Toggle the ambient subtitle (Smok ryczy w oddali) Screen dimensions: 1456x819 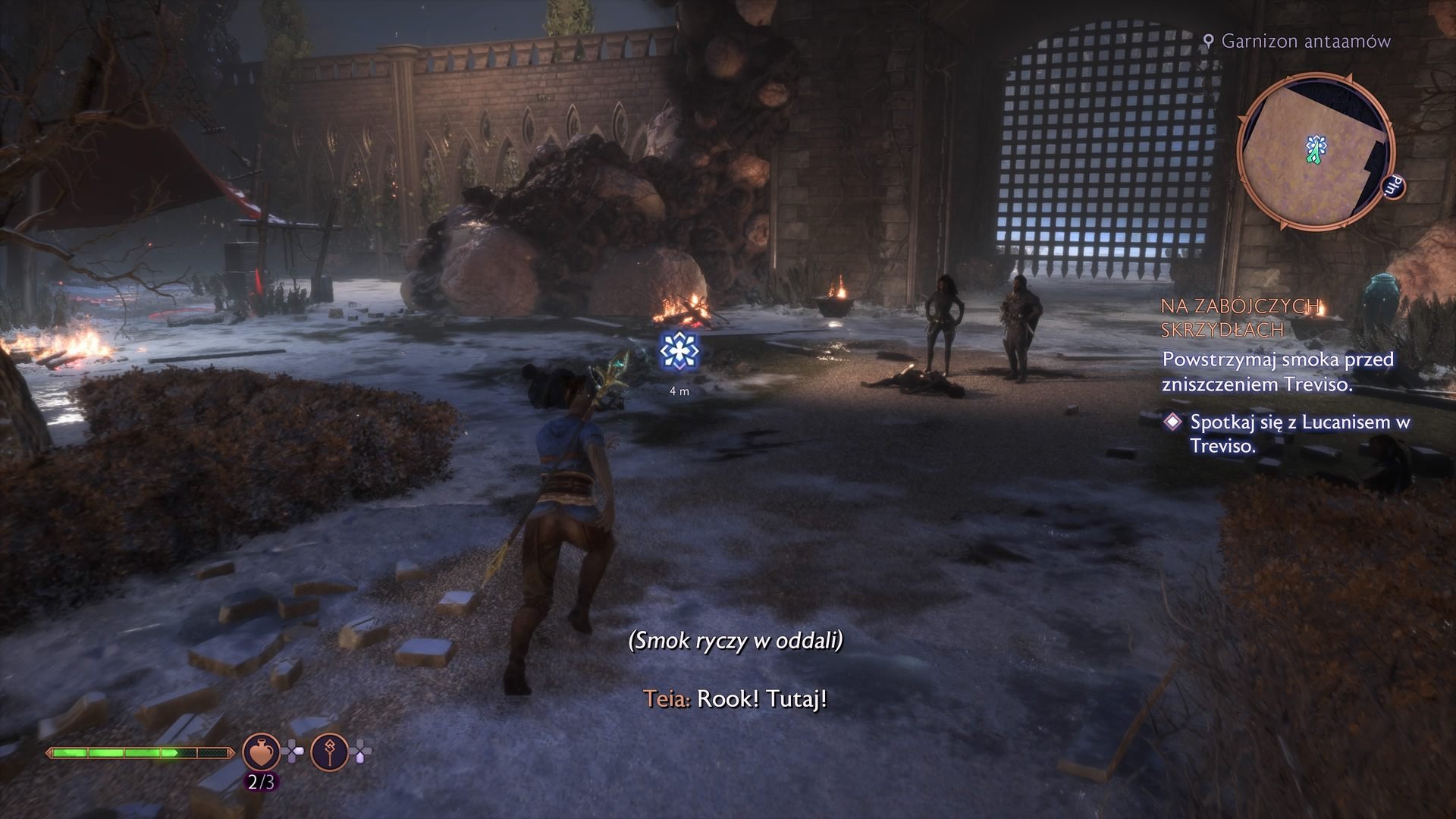pos(736,641)
